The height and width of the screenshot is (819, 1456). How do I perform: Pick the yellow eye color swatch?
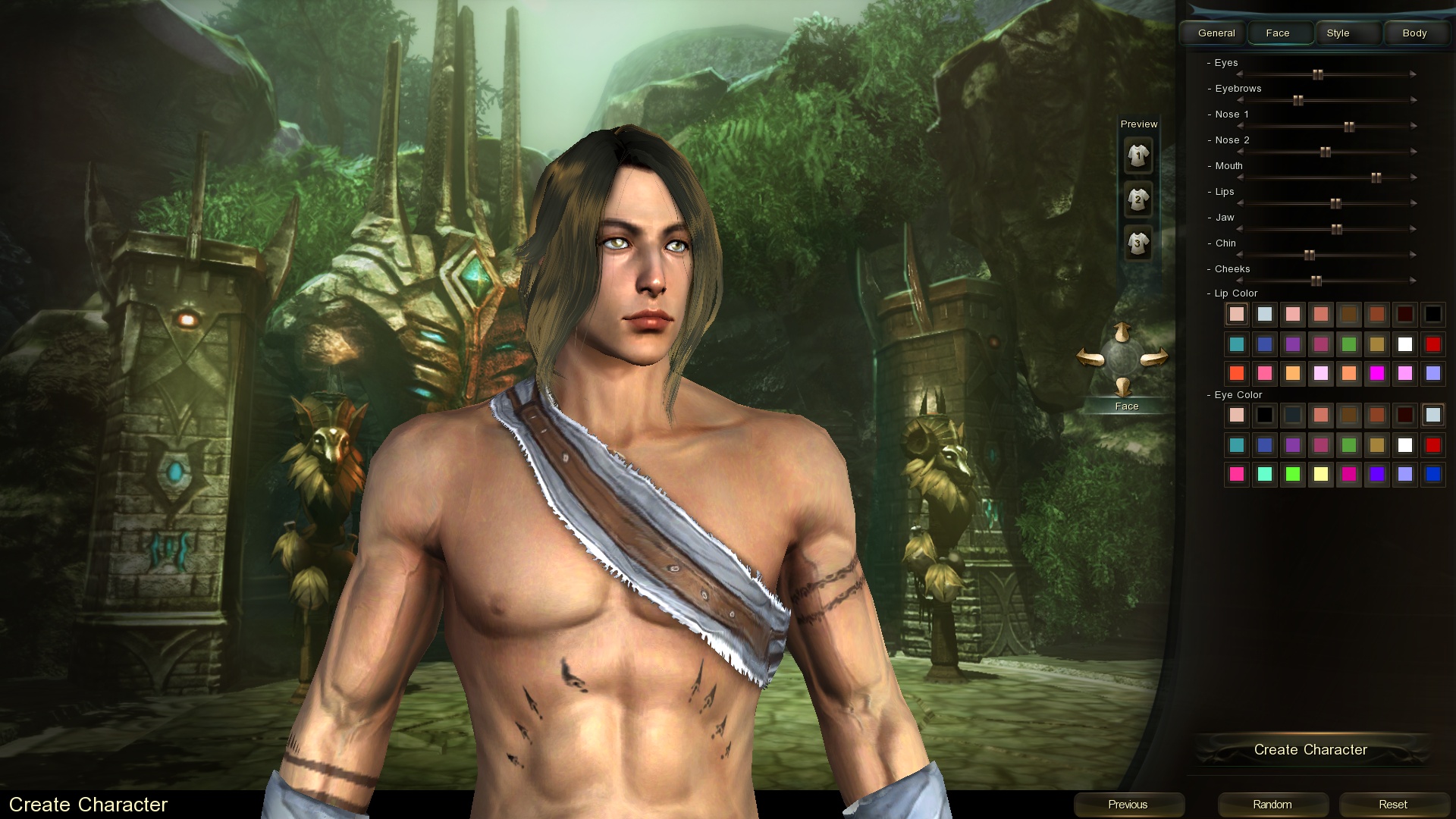(1321, 475)
